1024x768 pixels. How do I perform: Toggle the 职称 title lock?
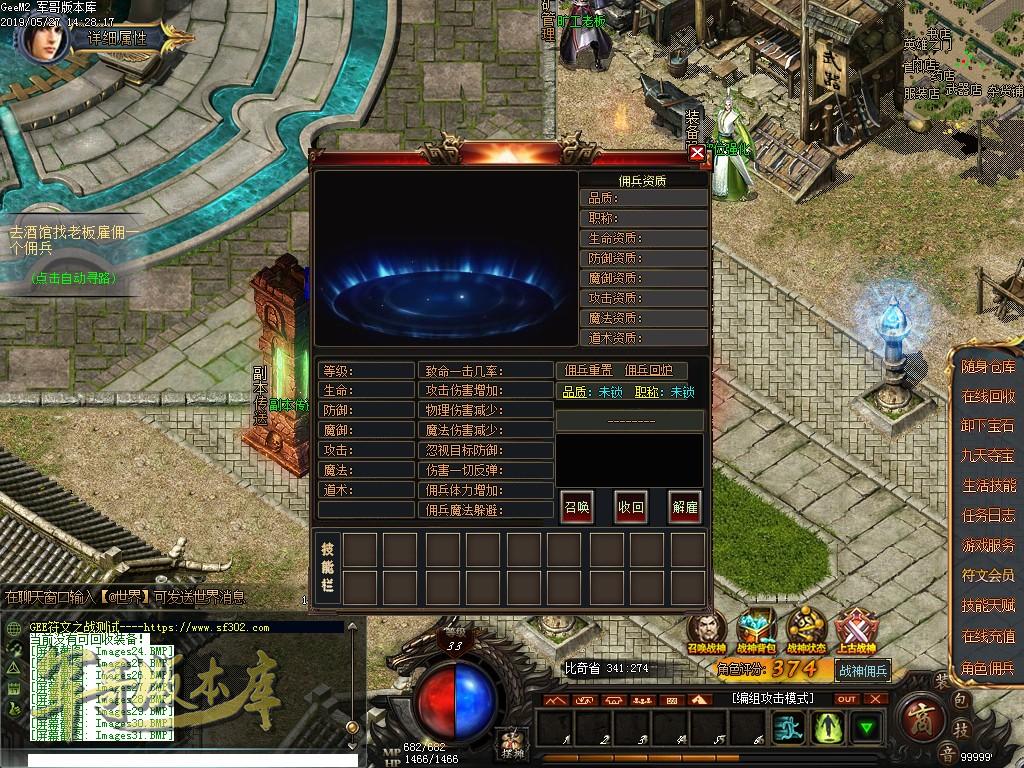pos(682,392)
